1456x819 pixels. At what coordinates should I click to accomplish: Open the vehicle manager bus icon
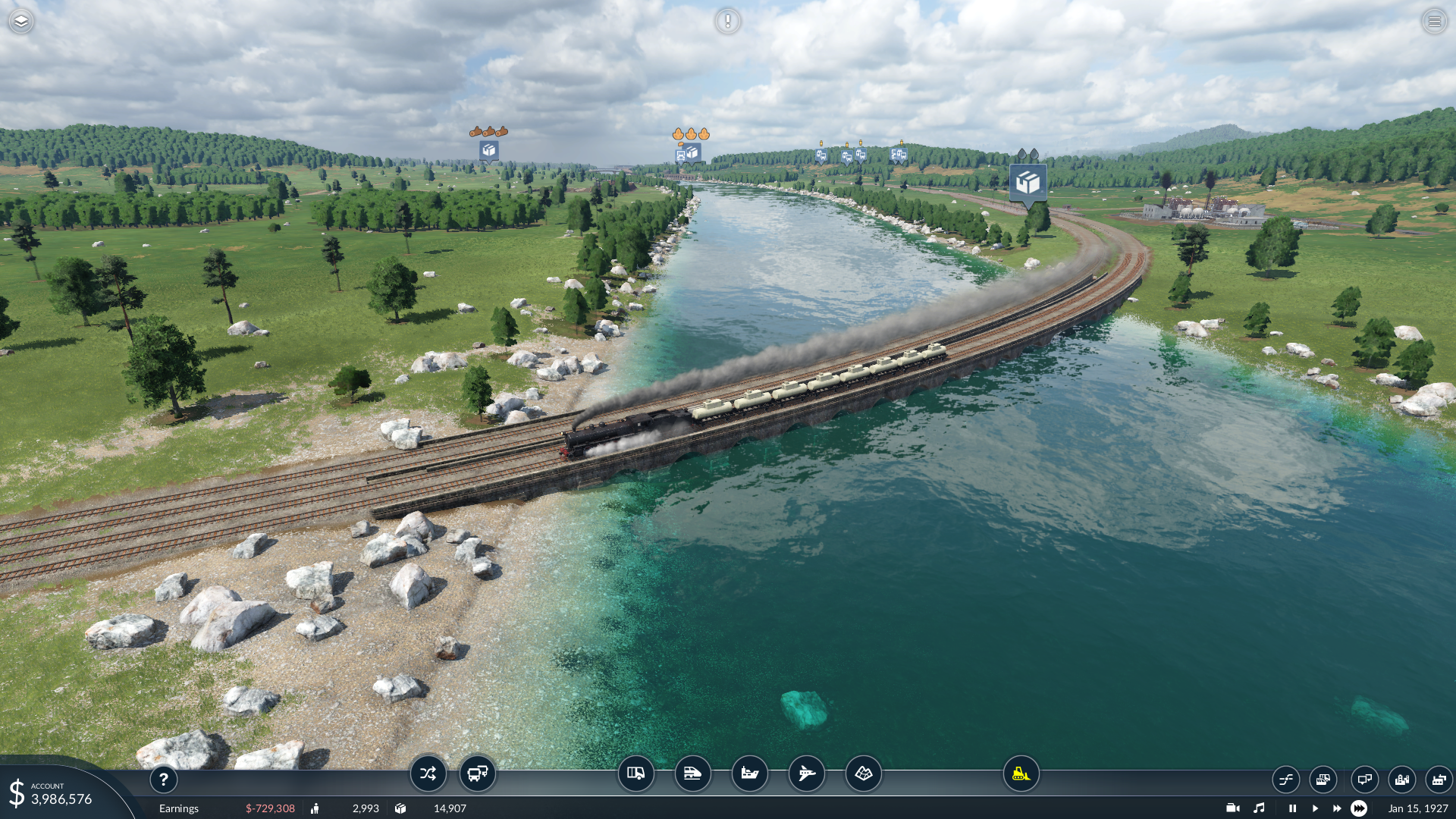[x=478, y=773]
